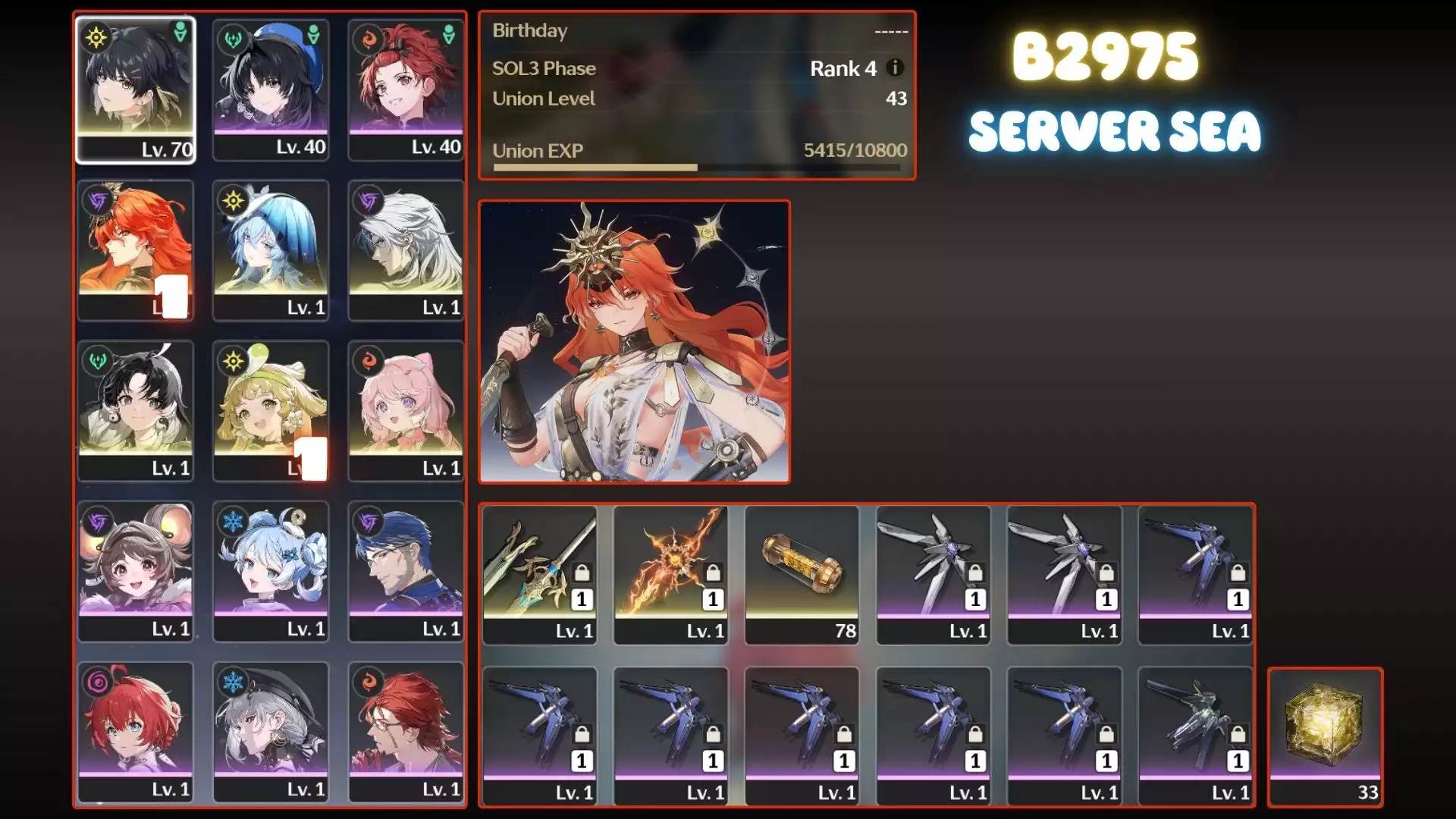The width and height of the screenshot is (1456, 819).
Task: Choose the blue beret girl at Lv. 40
Action: (x=271, y=89)
